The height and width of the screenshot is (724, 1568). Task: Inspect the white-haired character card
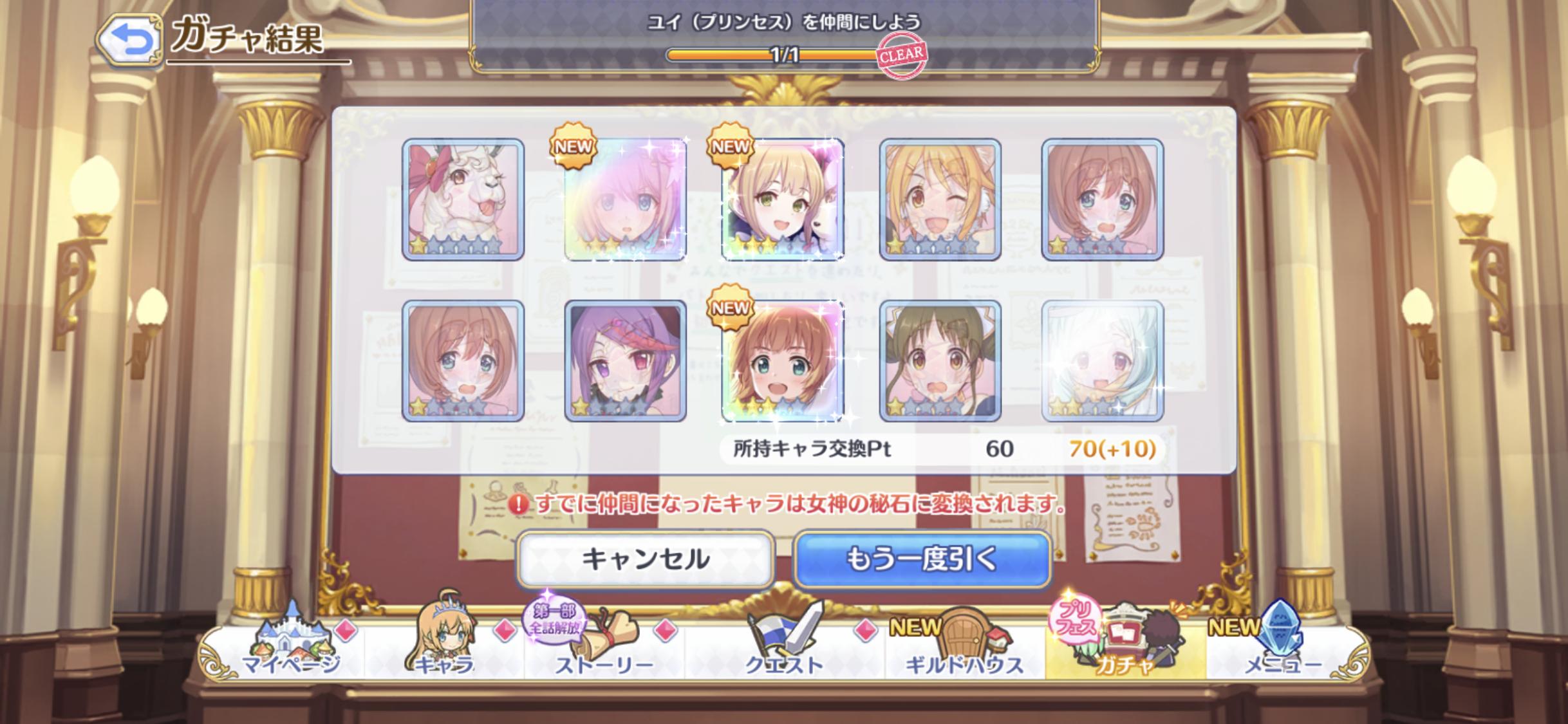[1102, 360]
